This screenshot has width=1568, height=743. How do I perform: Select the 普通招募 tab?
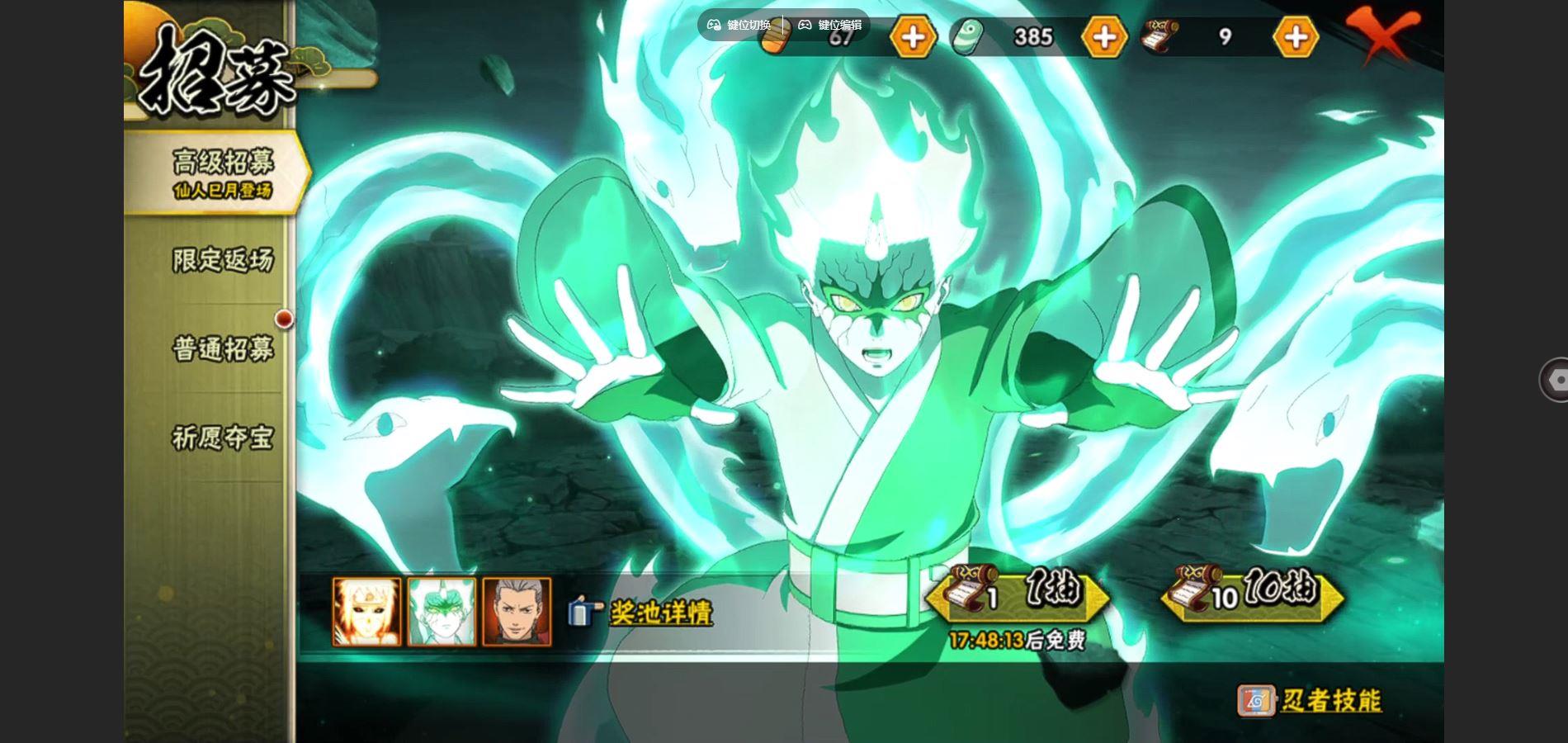coord(221,348)
